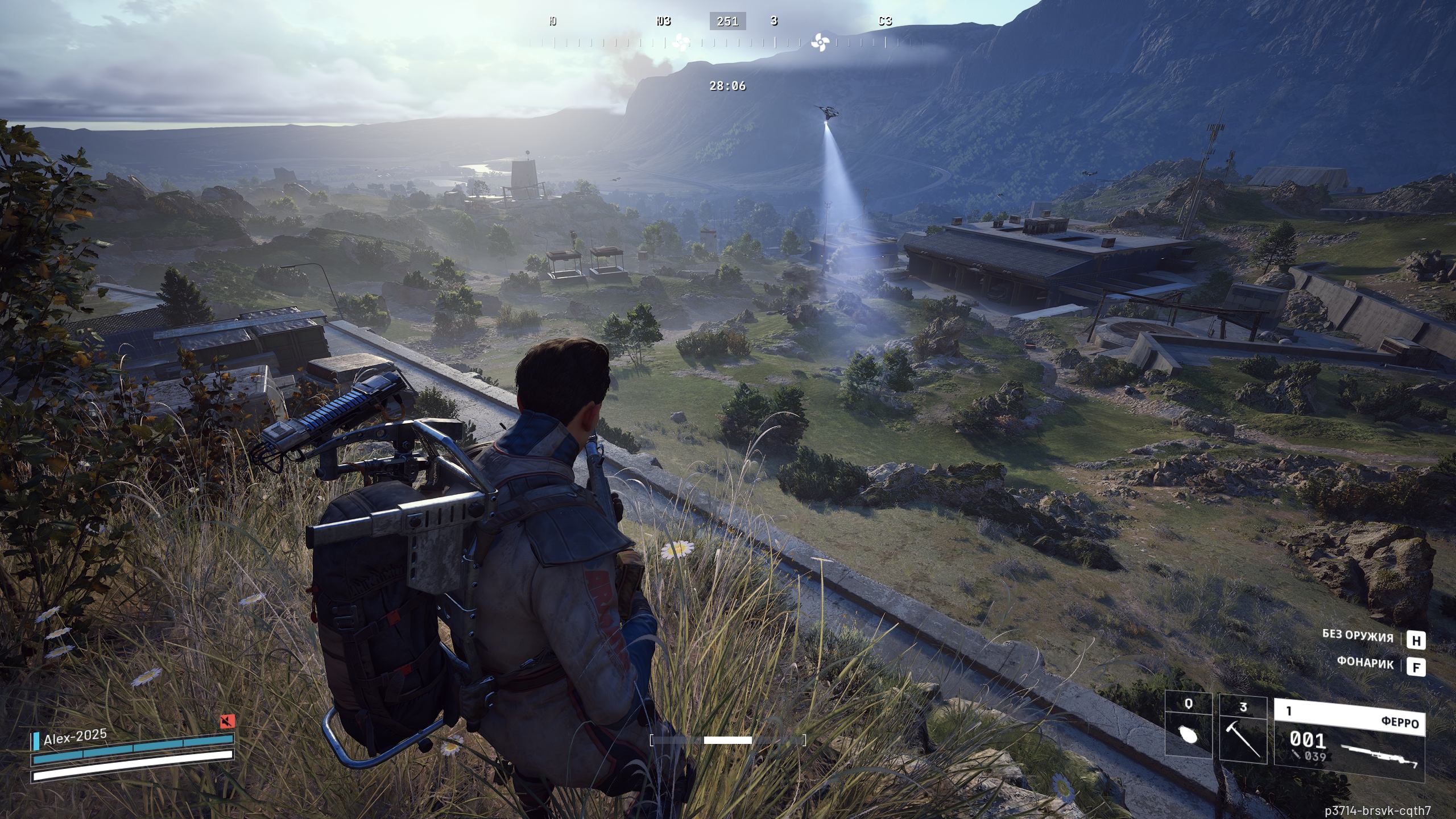Click the left fan marker on the compass
This screenshot has width=1456, height=819.
680,42
